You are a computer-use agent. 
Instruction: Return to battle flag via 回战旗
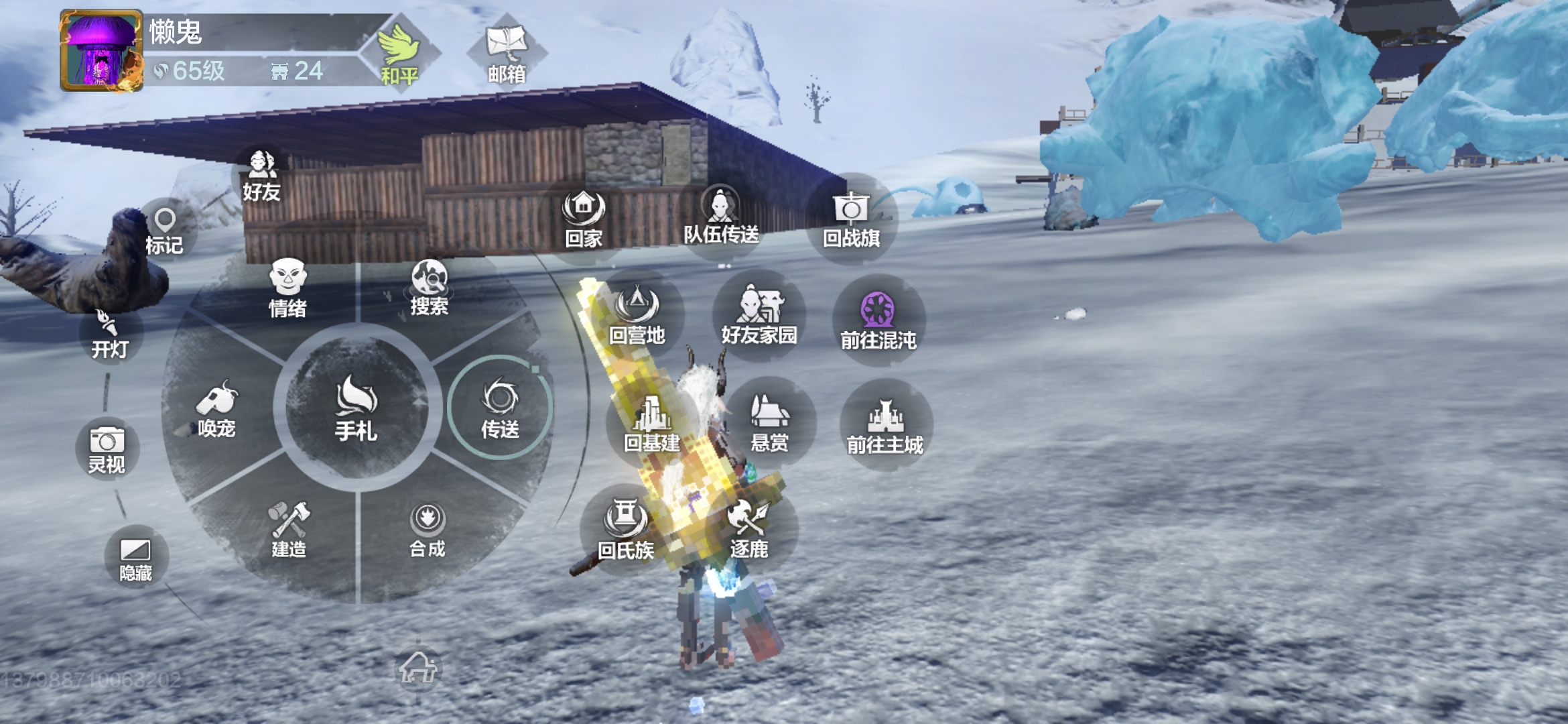coord(851,219)
